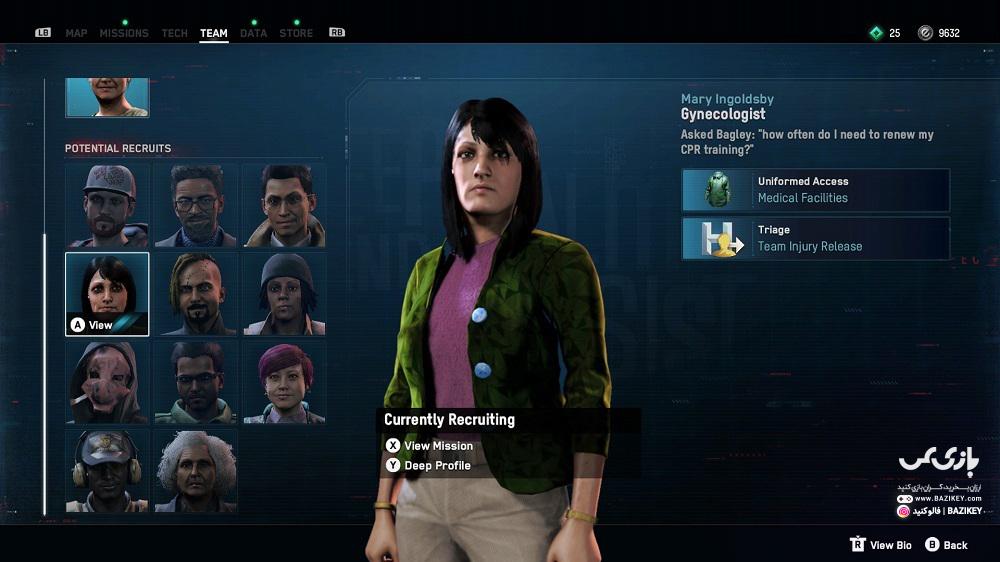Image resolution: width=1000 pixels, height=562 pixels.
Task: Select the Triage Team Injury Release perk
Action: 815,238
